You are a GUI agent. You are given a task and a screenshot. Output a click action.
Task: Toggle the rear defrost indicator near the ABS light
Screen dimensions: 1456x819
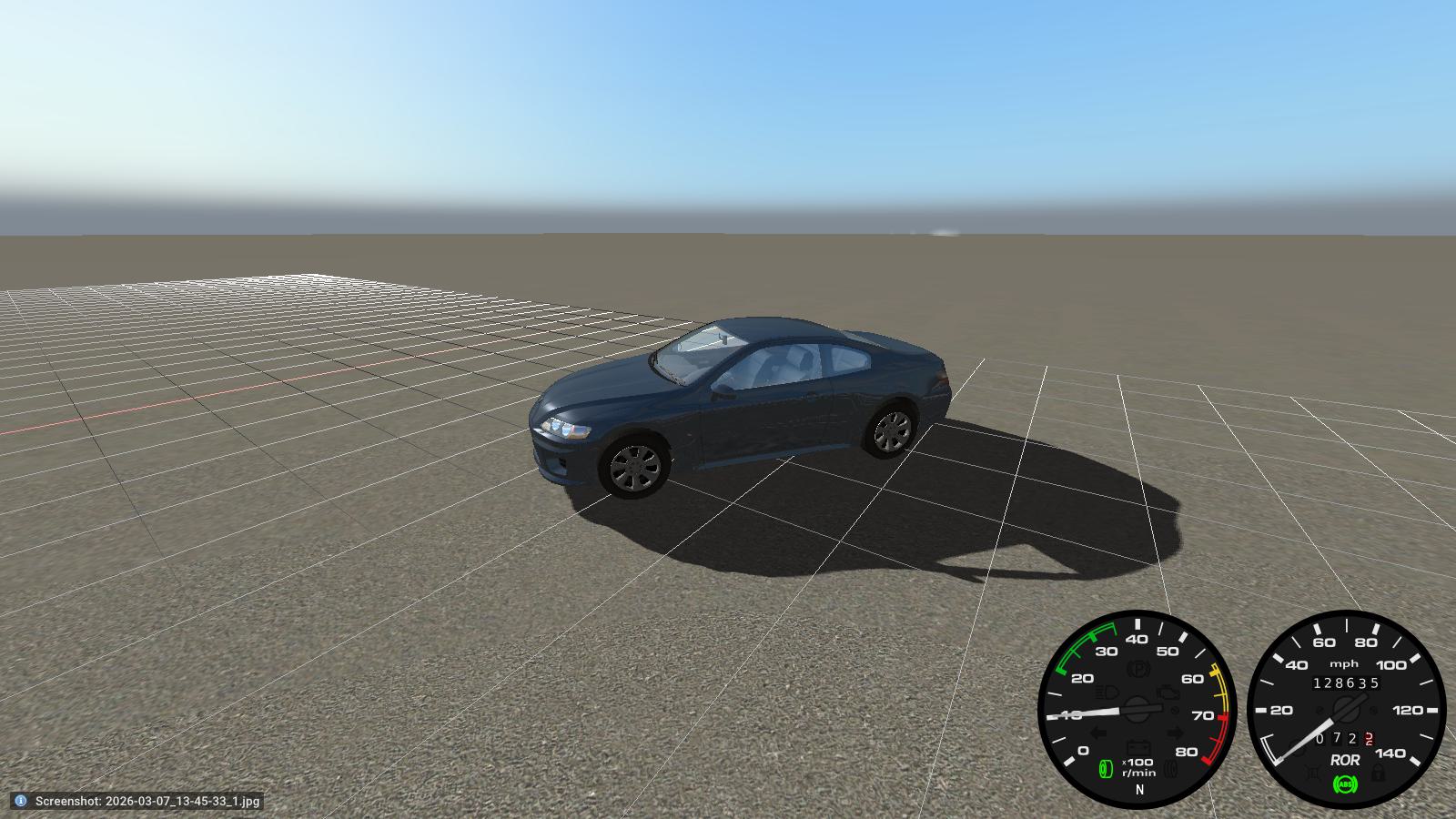tap(1313, 772)
